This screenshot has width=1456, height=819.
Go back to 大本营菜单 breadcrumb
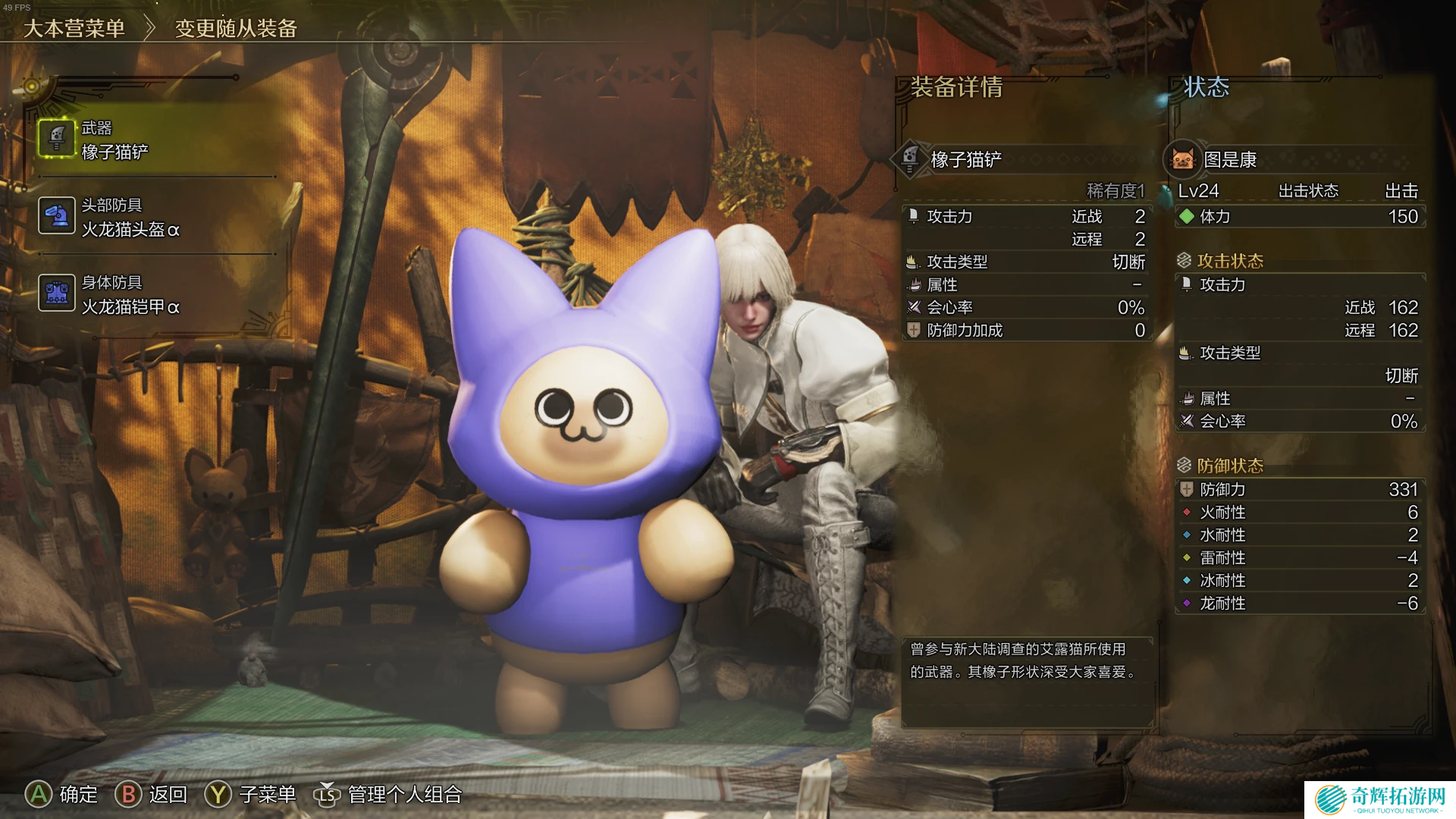tap(74, 29)
